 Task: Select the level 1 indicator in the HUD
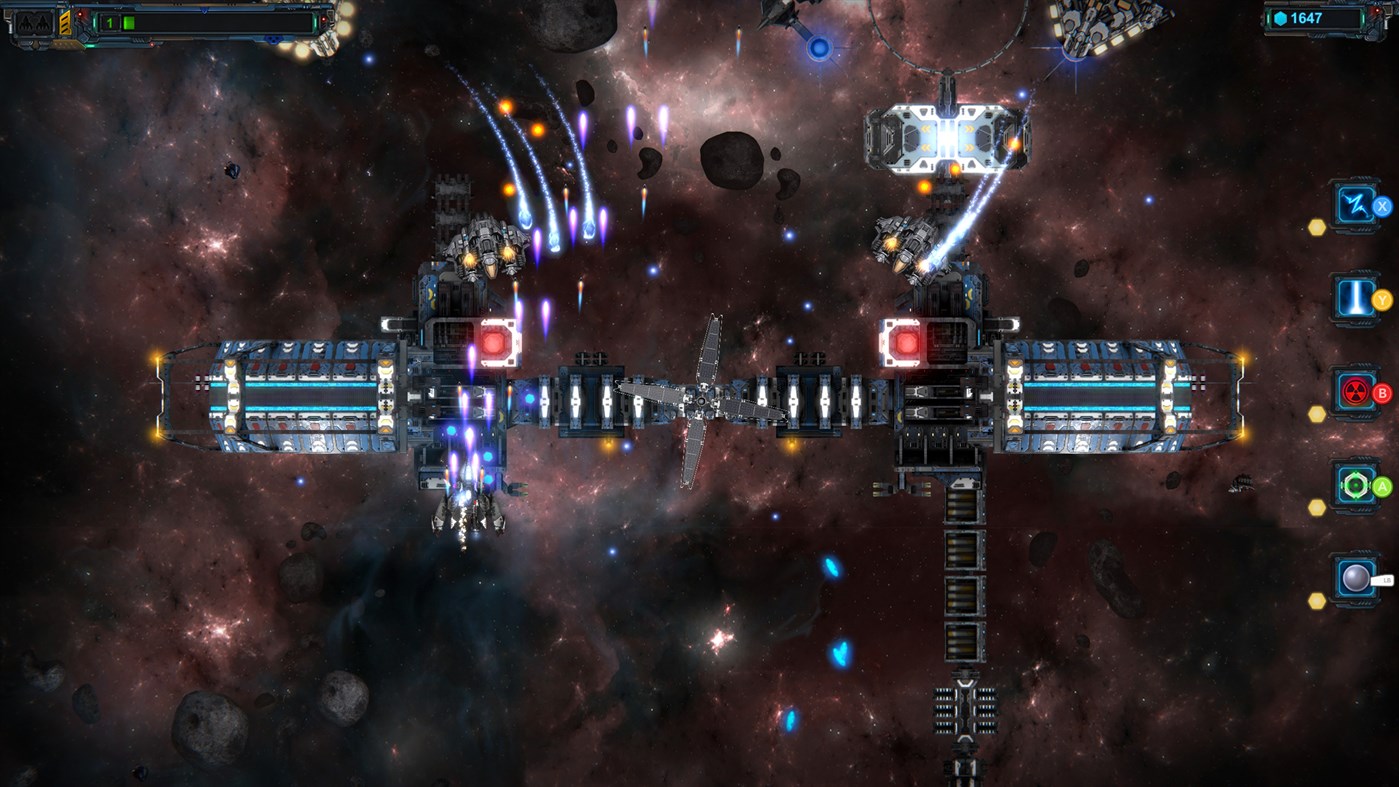pyautogui.click(x=109, y=23)
